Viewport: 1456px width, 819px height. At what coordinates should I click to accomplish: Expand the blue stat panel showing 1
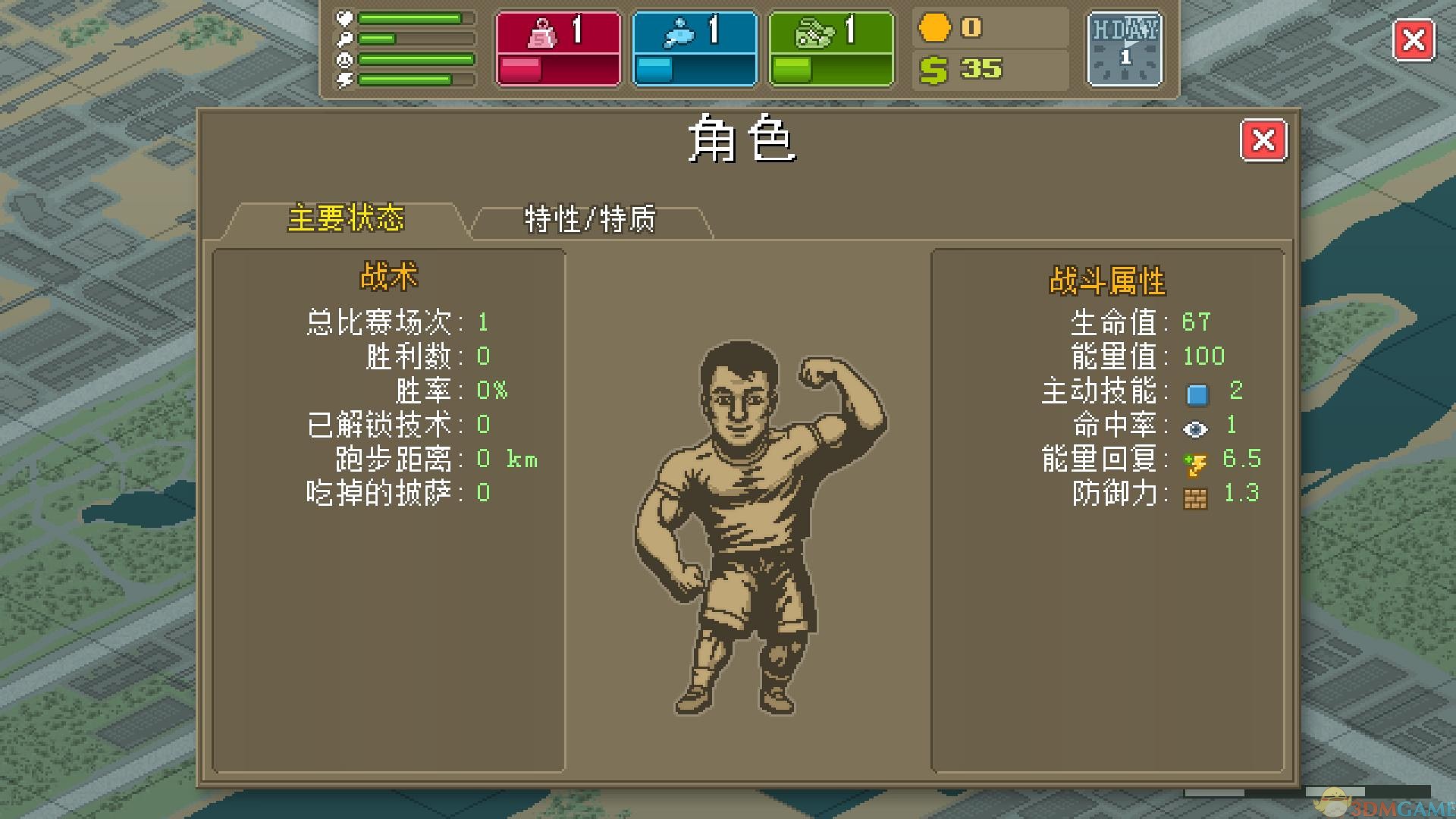(x=694, y=48)
